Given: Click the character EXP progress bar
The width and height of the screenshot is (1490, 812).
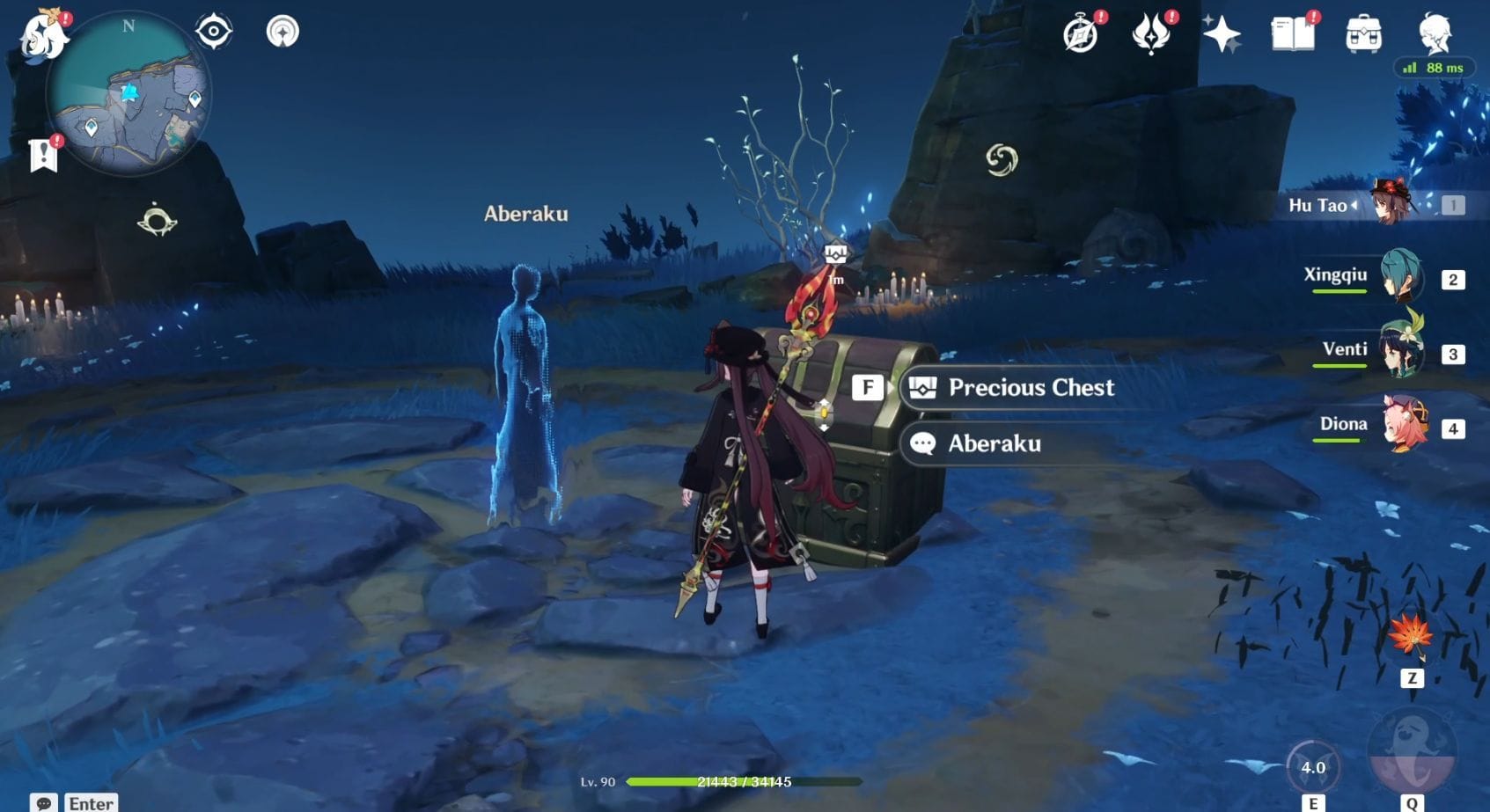Looking at the screenshot, I should [745, 780].
